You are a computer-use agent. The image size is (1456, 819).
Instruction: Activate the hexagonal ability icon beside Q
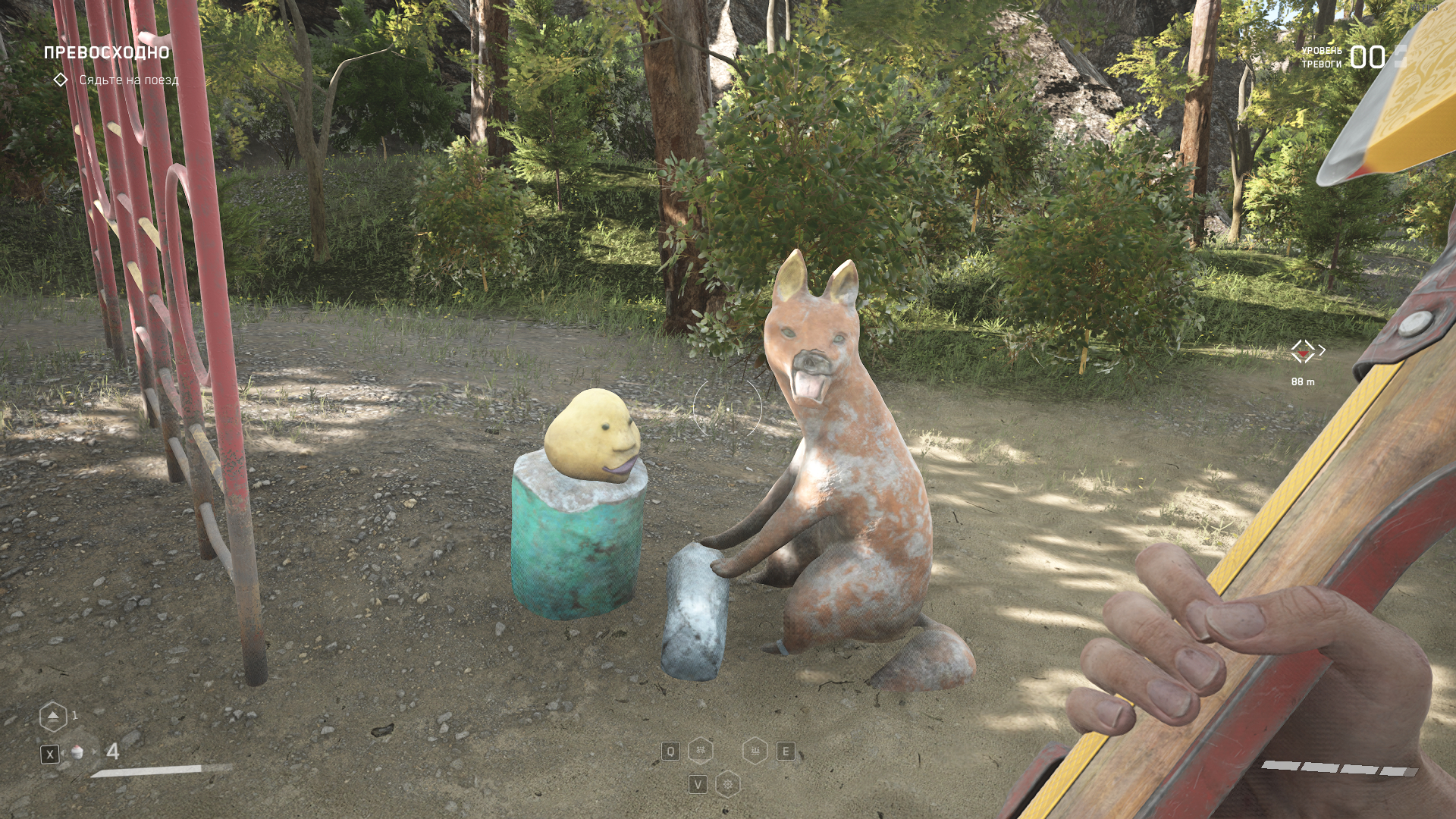pos(701,751)
